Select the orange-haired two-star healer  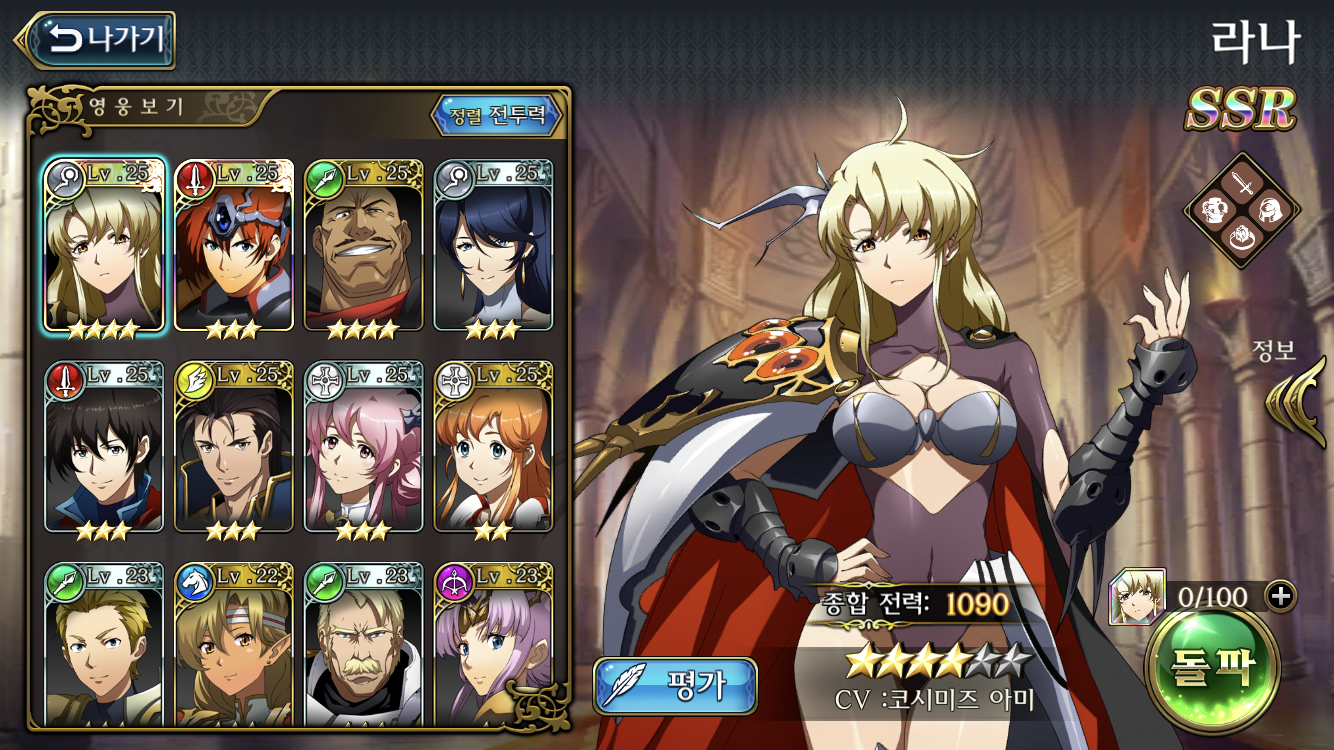494,447
